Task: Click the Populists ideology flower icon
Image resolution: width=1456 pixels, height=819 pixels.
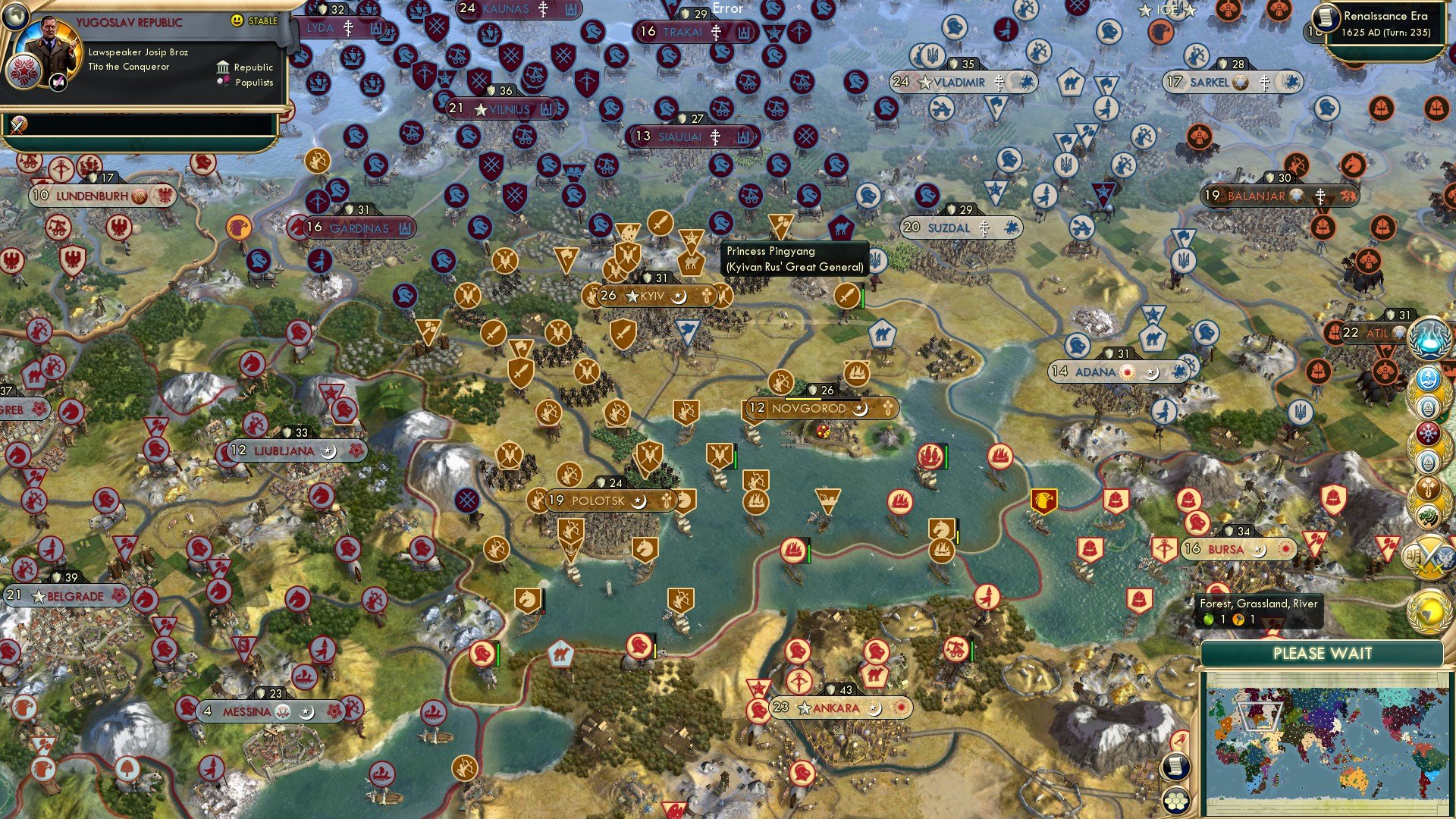Action: point(224,82)
